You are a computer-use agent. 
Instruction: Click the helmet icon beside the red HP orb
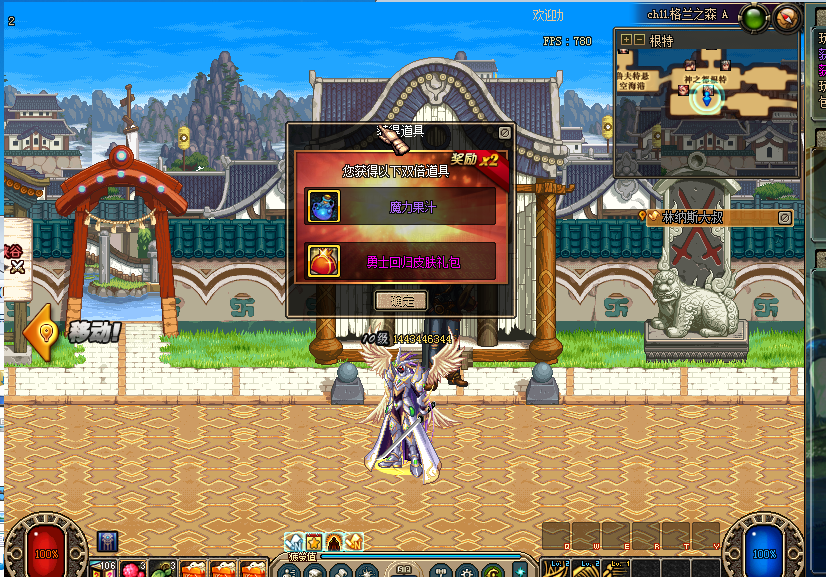[x=107, y=541]
